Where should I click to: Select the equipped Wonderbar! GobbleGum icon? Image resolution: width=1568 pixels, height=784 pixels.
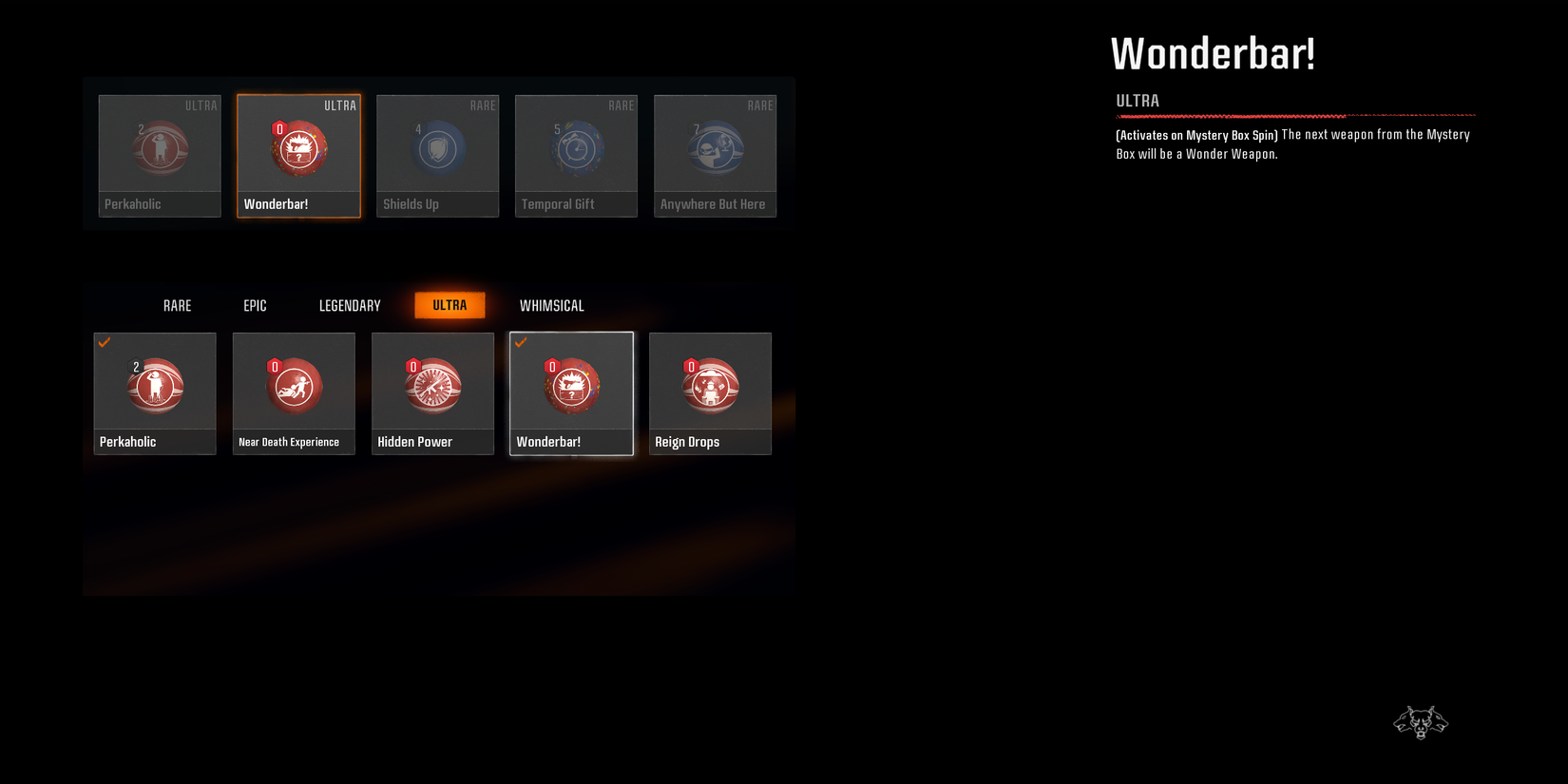tap(571, 385)
